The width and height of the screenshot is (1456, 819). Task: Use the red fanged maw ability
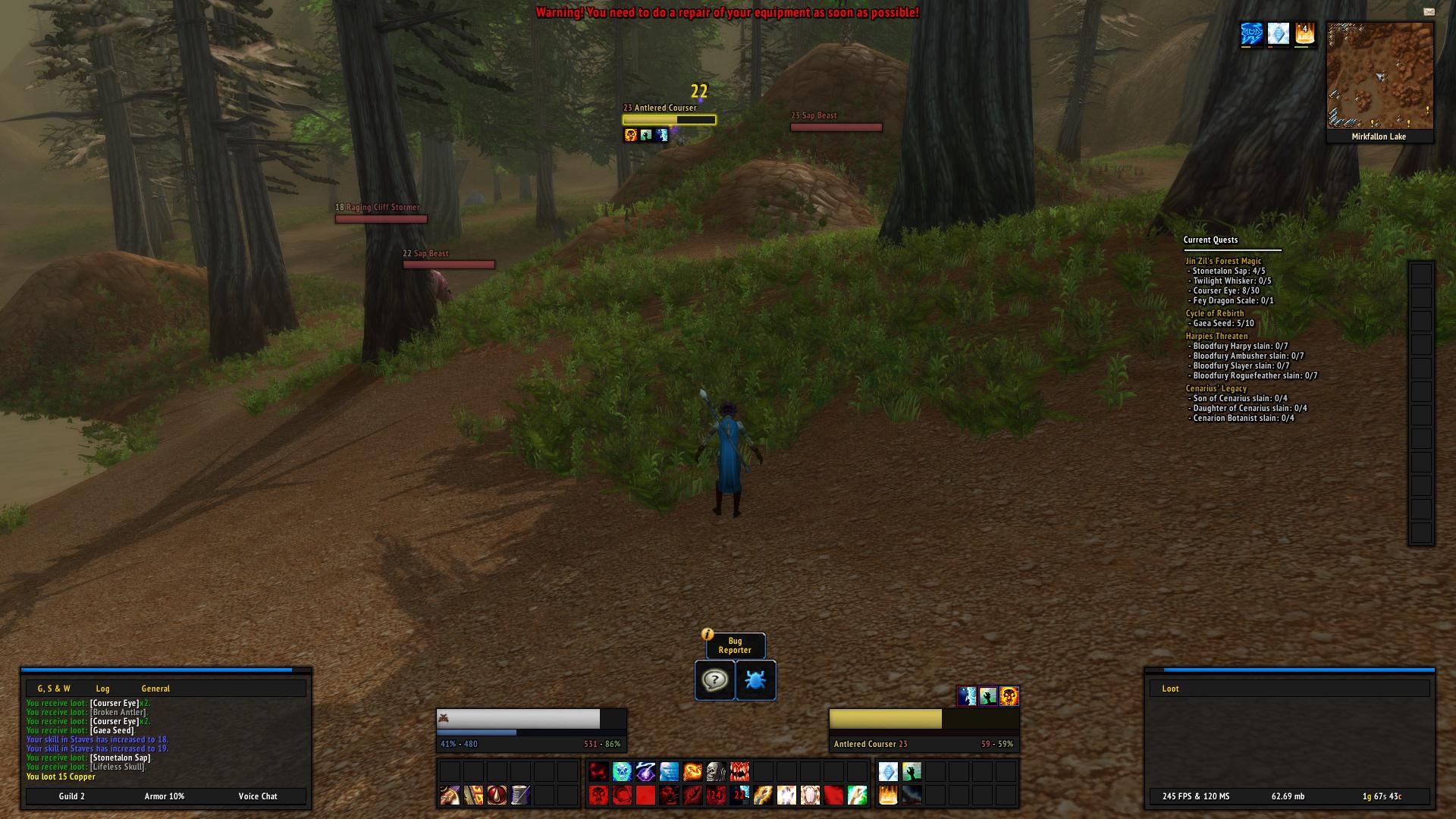739,772
